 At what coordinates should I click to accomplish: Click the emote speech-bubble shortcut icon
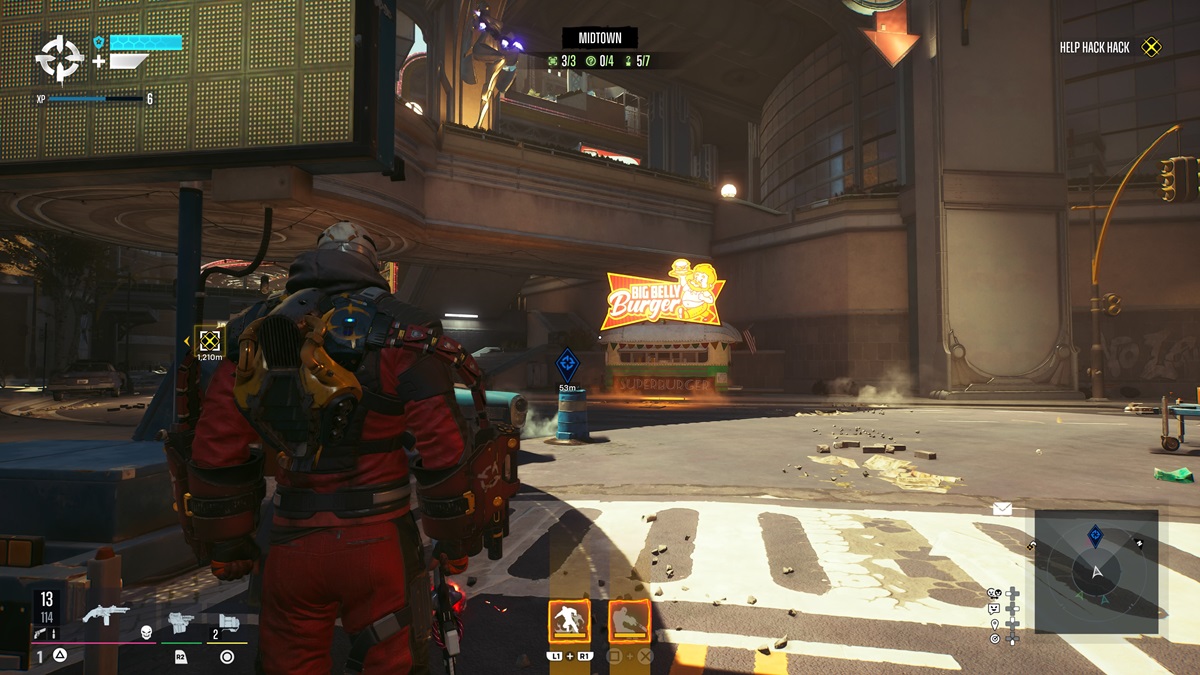(994, 608)
